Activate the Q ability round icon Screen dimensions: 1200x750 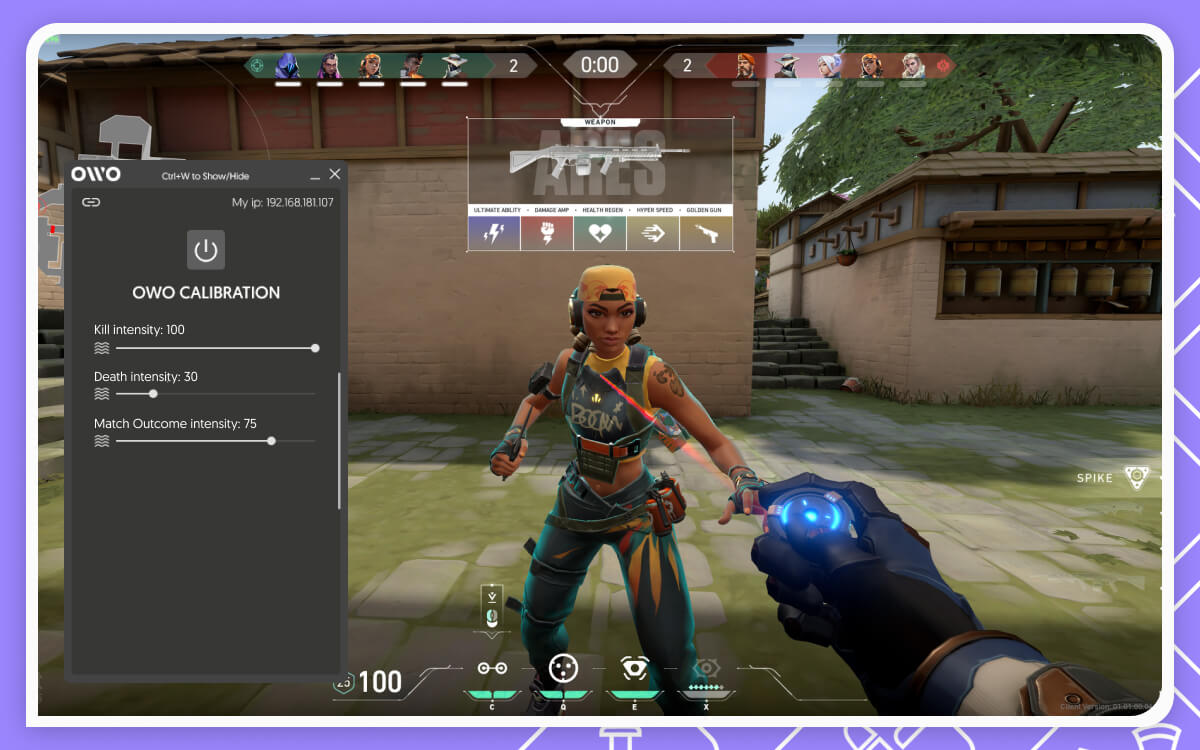click(x=564, y=667)
